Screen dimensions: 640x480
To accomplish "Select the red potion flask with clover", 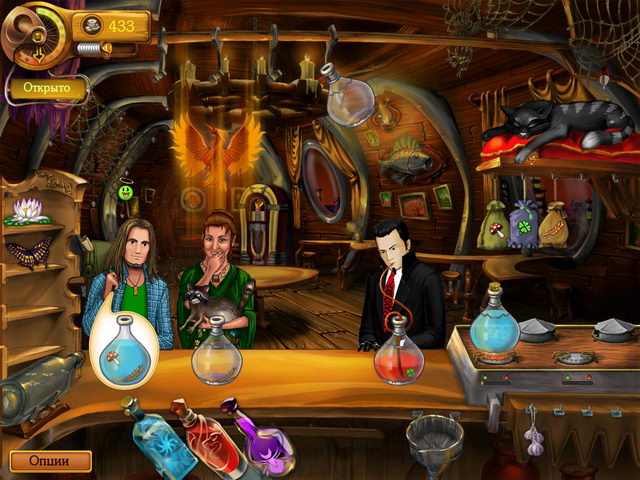I will pos(399,356).
